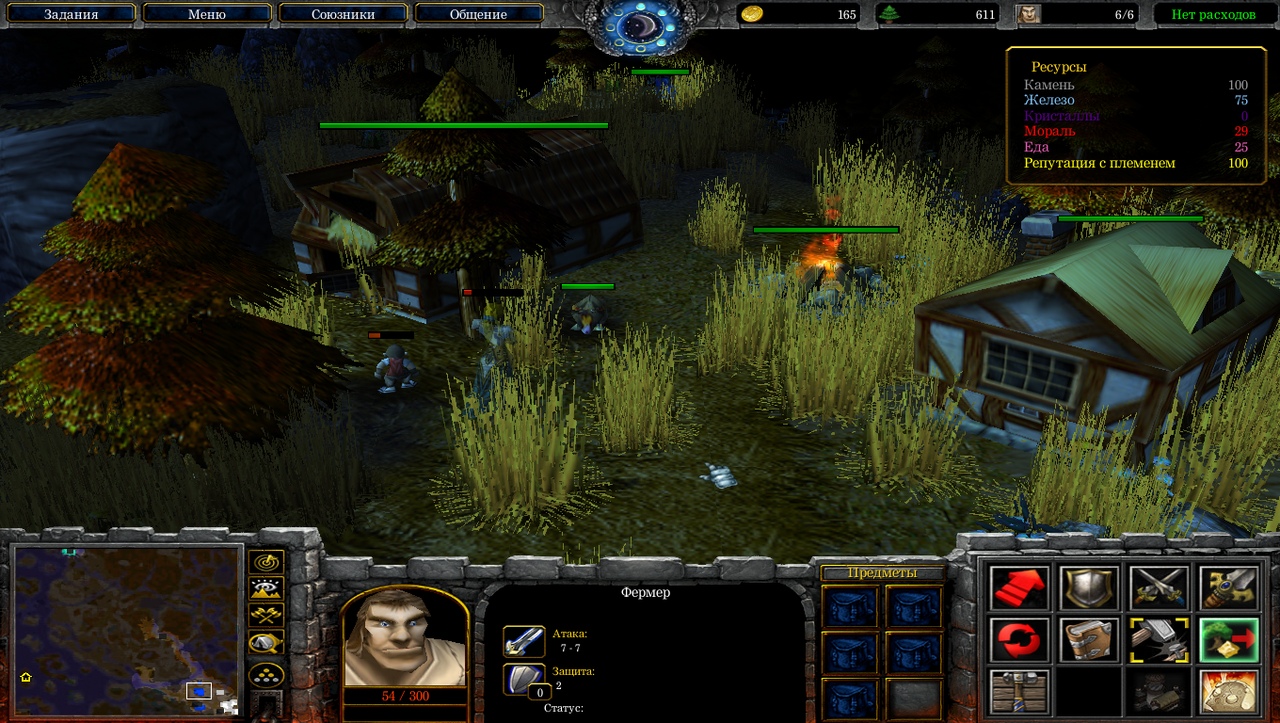
Task: Toggle the hammer and mace repair ability
Action: tap(1159, 640)
